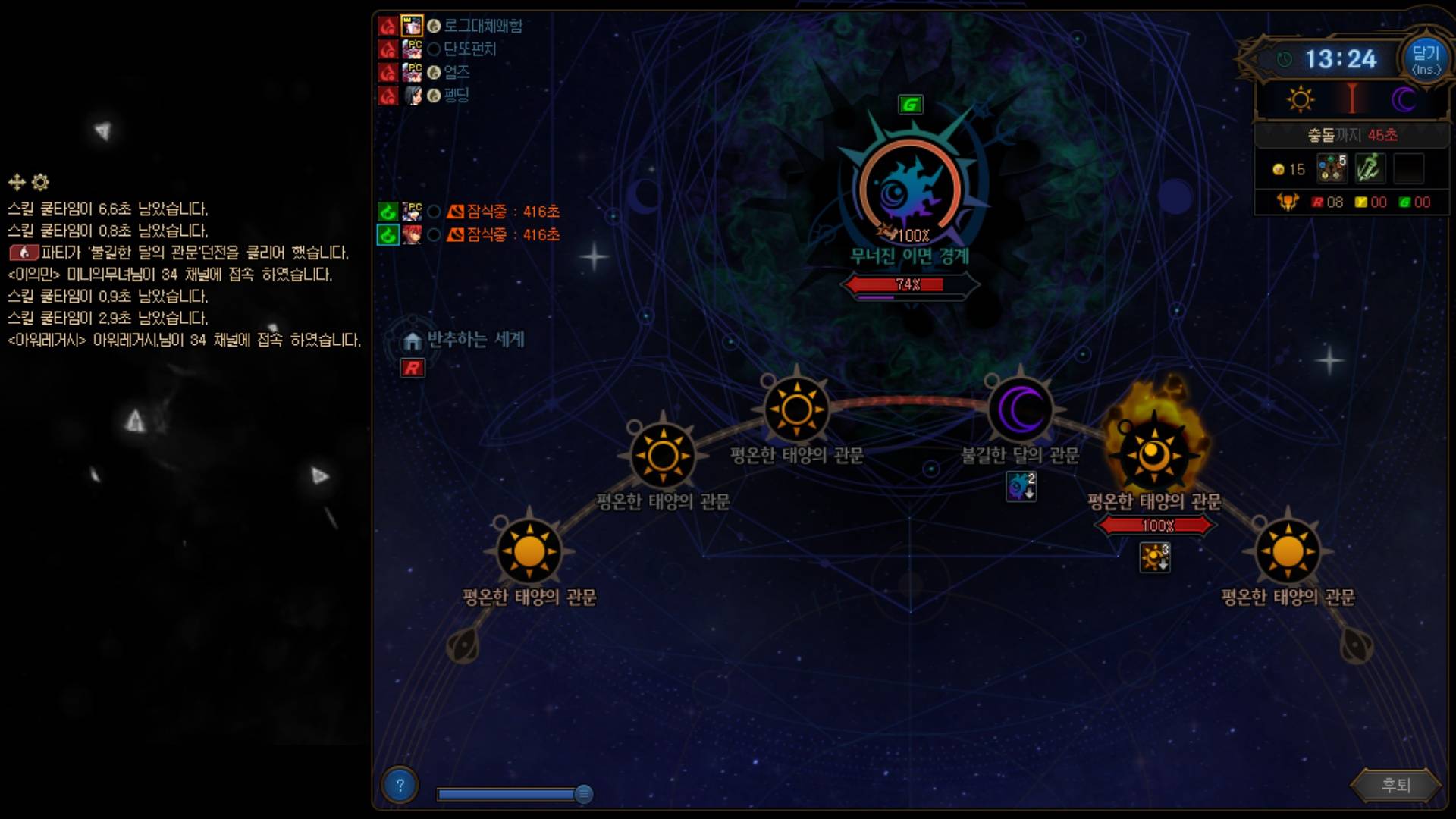
Task: Click the moon gate's buff icon marked 2
Action: tap(1021, 486)
